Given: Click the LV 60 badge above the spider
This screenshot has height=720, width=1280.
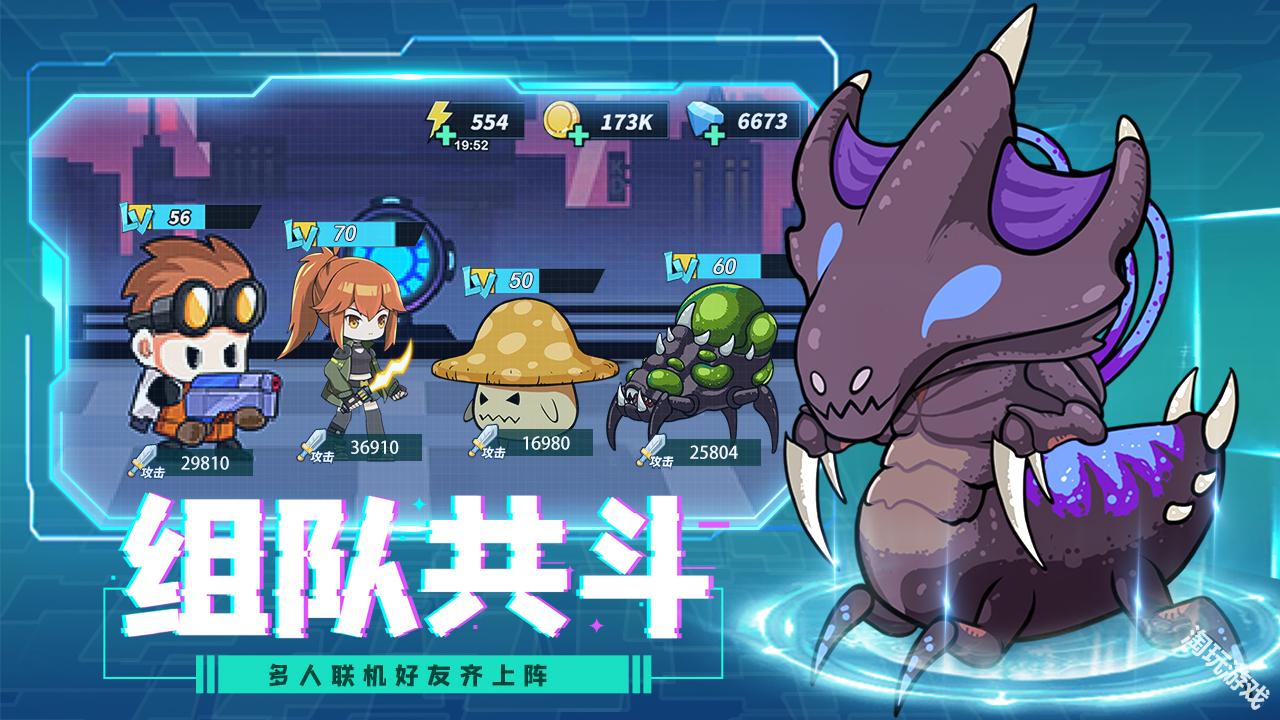Looking at the screenshot, I should click(x=701, y=266).
